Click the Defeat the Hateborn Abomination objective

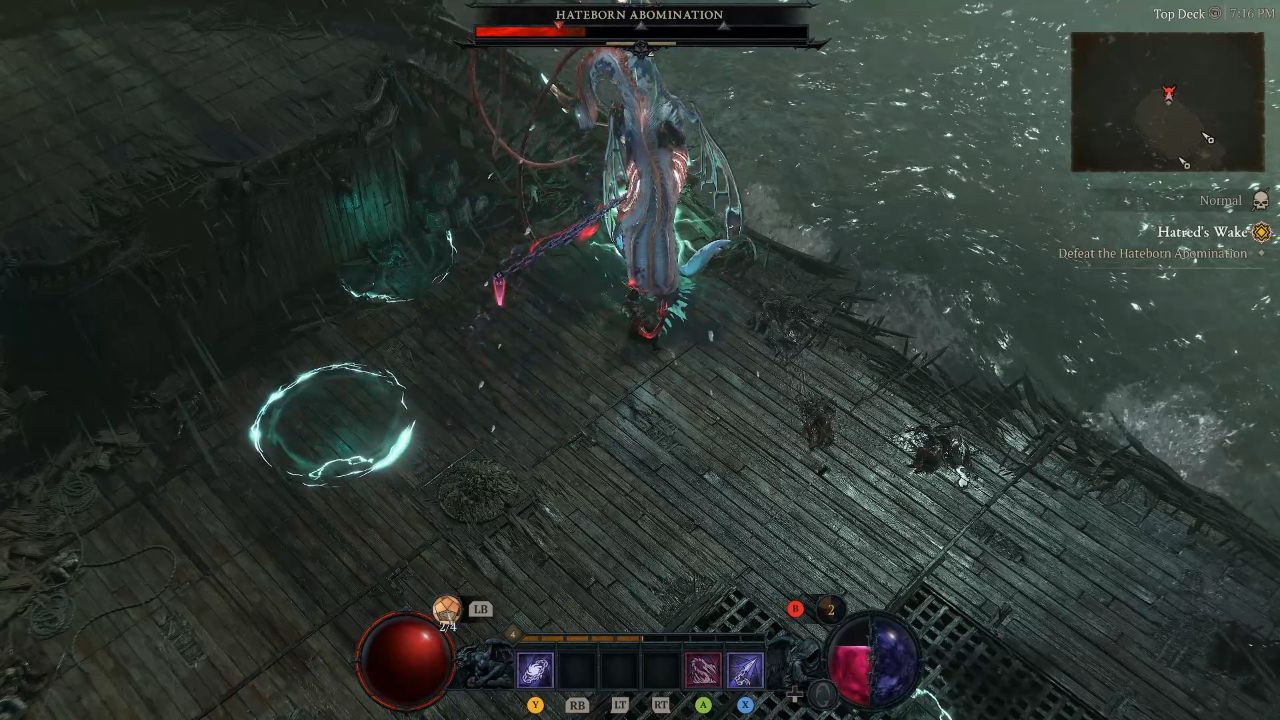(1152, 253)
